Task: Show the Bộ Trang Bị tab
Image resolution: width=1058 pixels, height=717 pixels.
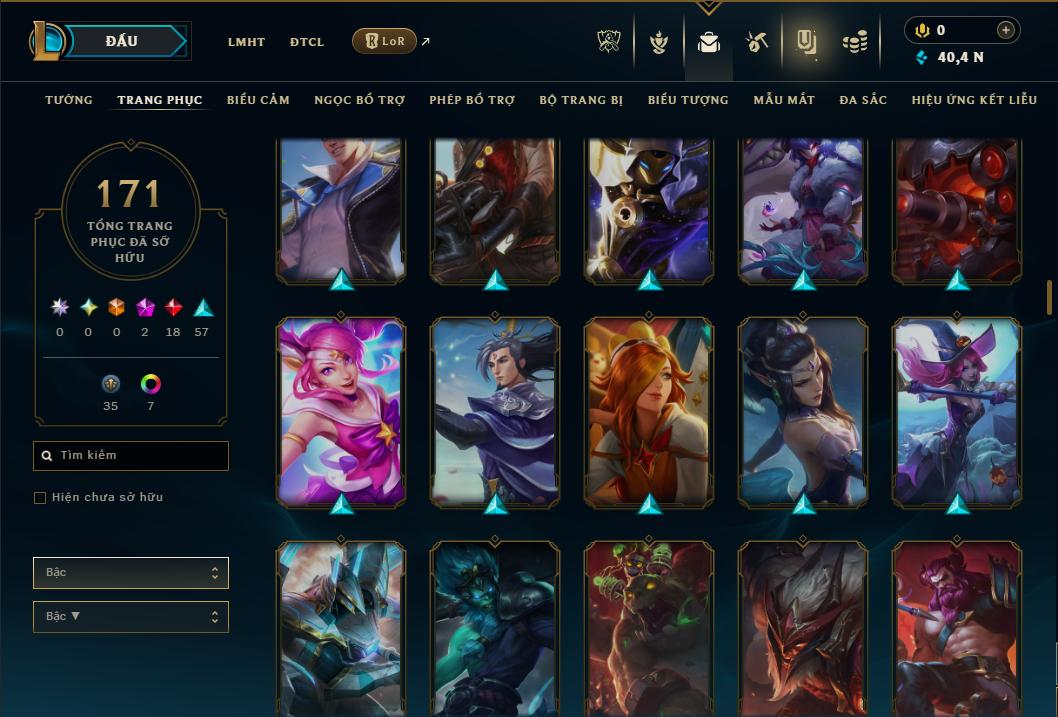Action: tap(581, 100)
